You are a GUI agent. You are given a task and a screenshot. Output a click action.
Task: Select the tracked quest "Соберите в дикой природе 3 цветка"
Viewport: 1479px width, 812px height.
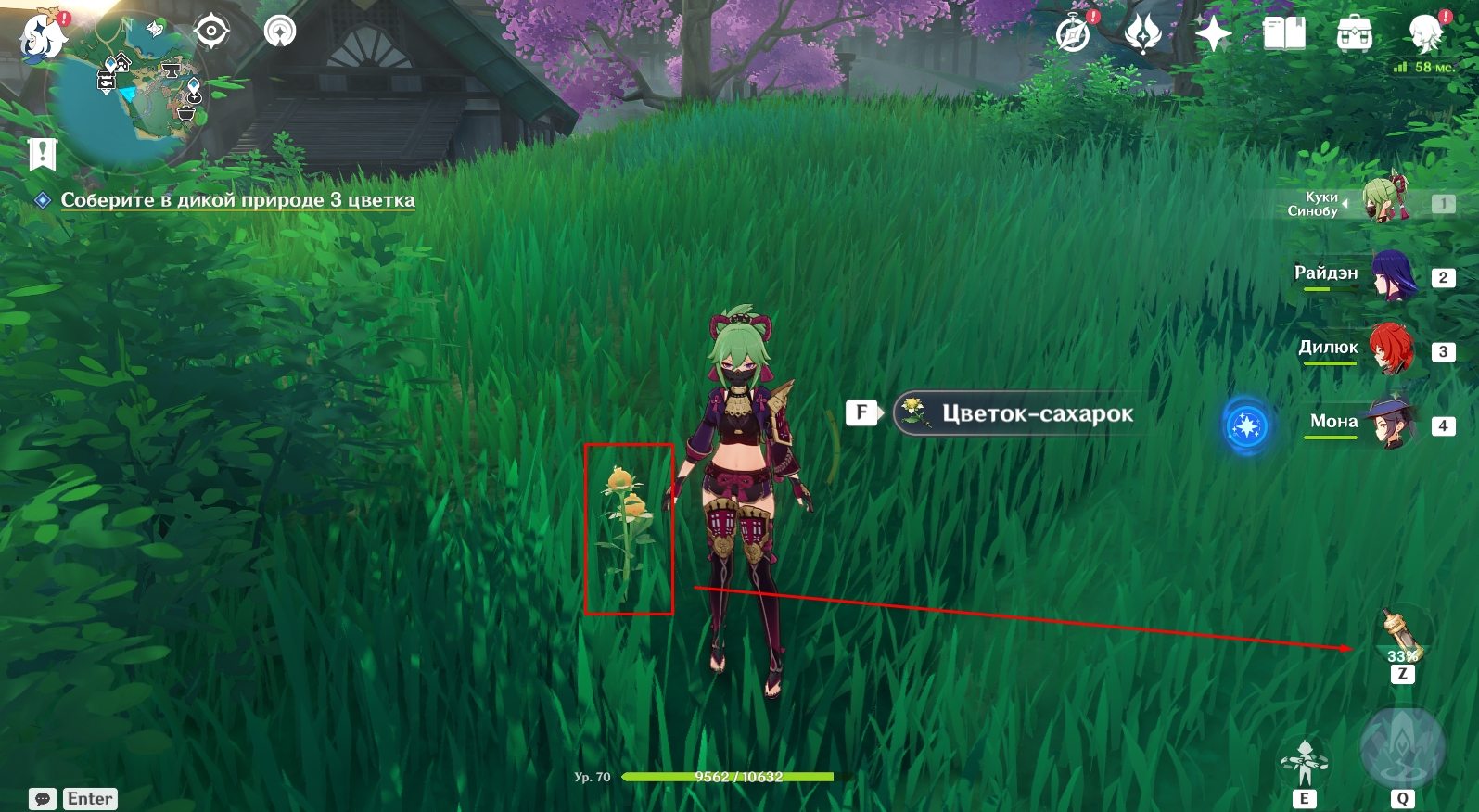(237, 200)
